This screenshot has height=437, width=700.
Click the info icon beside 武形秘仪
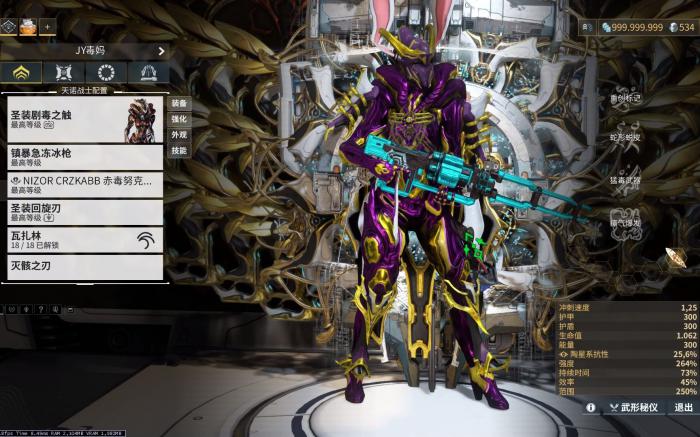tap(590, 408)
